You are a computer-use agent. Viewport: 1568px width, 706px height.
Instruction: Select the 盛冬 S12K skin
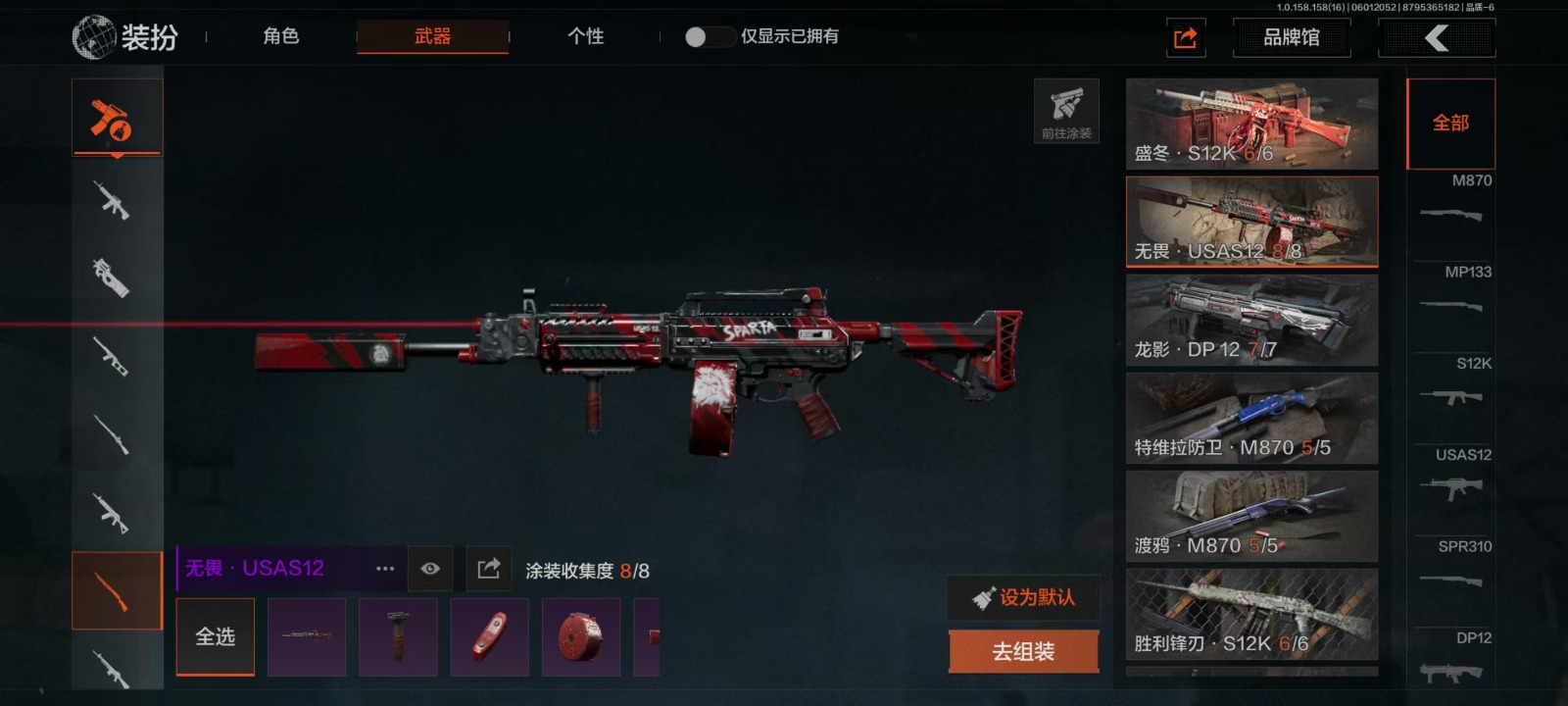pos(1251,124)
